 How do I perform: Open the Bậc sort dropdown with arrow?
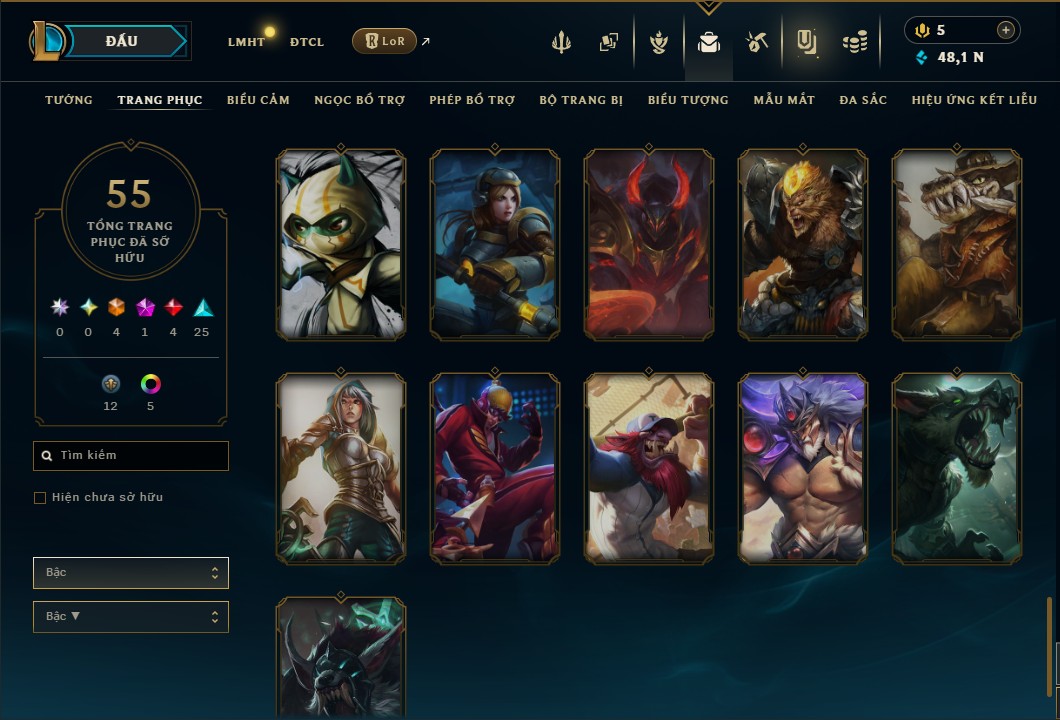tap(131, 617)
